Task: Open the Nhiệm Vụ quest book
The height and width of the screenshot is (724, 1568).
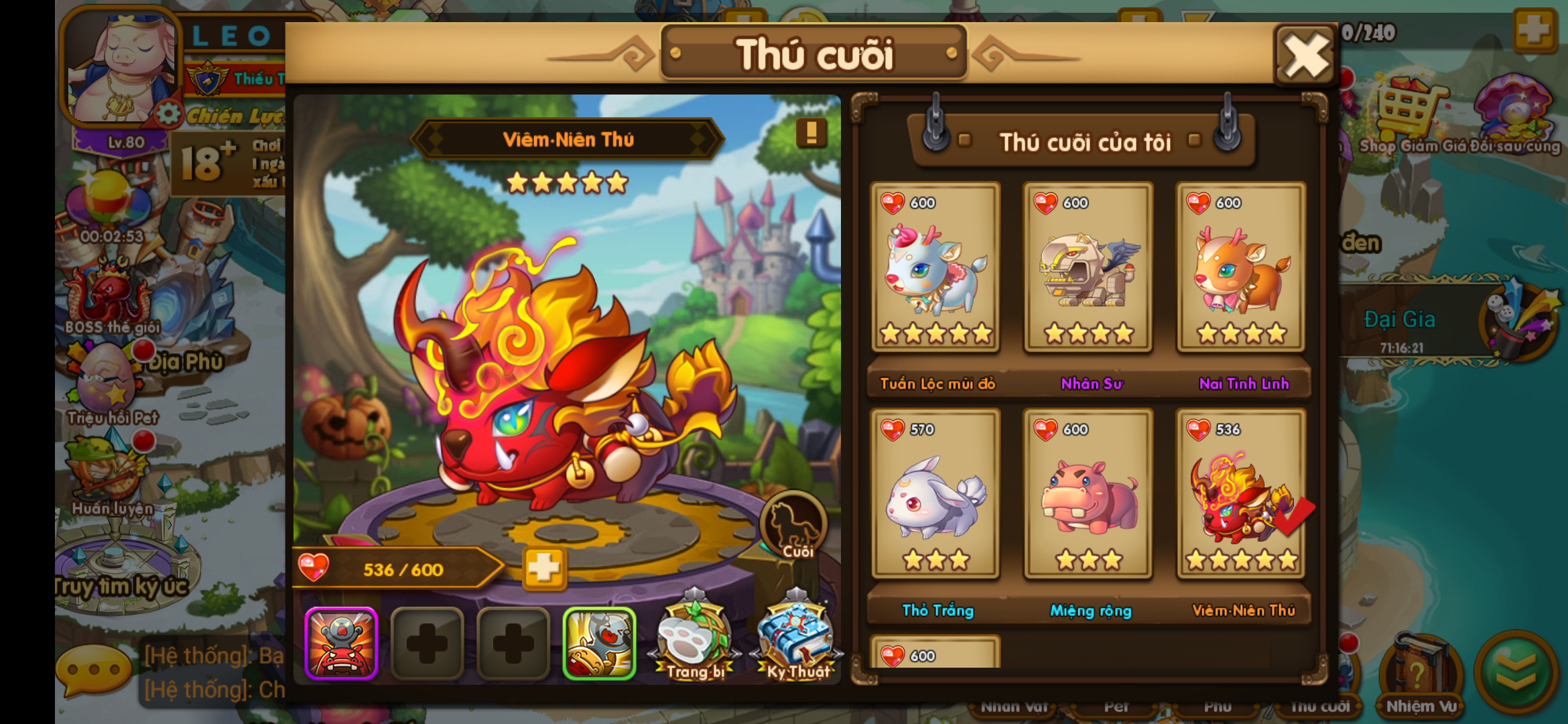Action: [x=1421, y=674]
